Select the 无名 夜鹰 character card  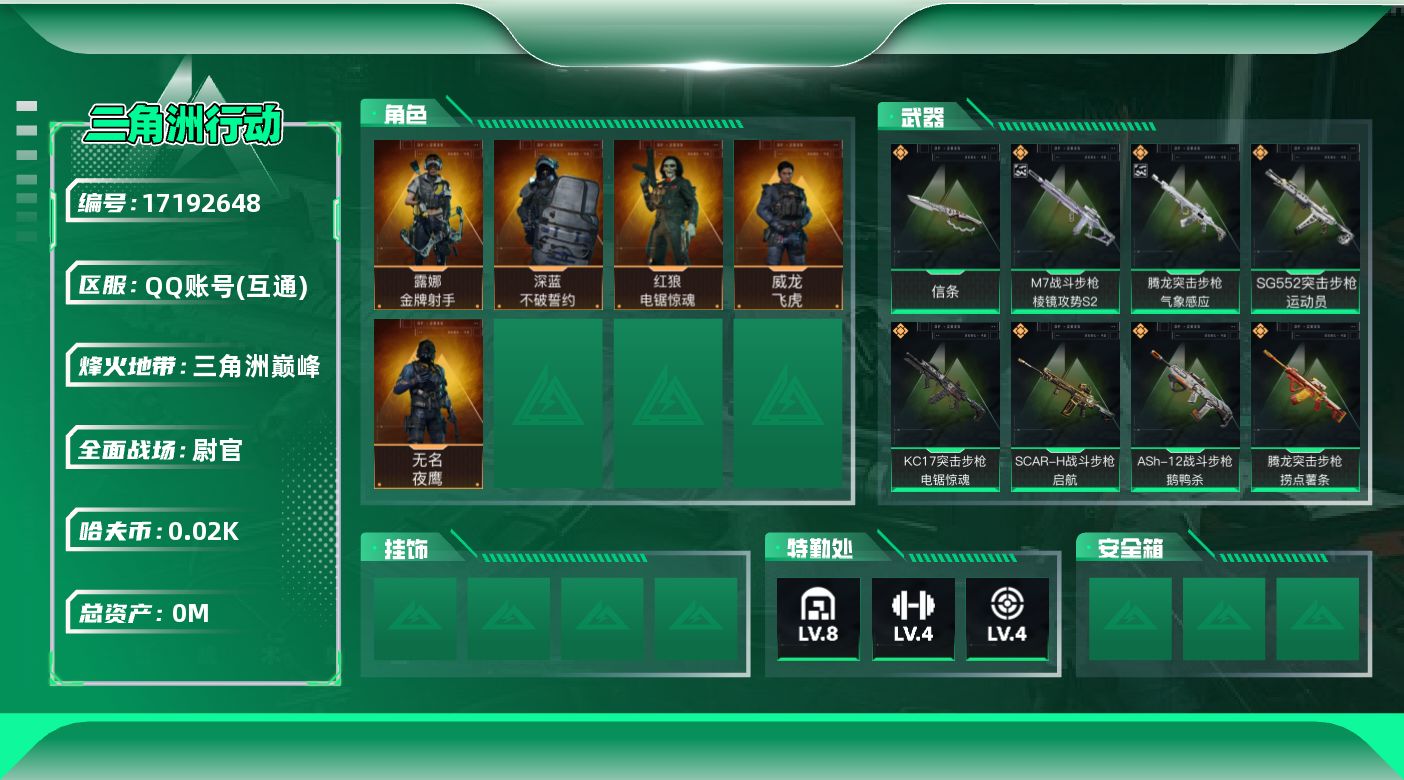pyautogui.click(x=428, y=403)
